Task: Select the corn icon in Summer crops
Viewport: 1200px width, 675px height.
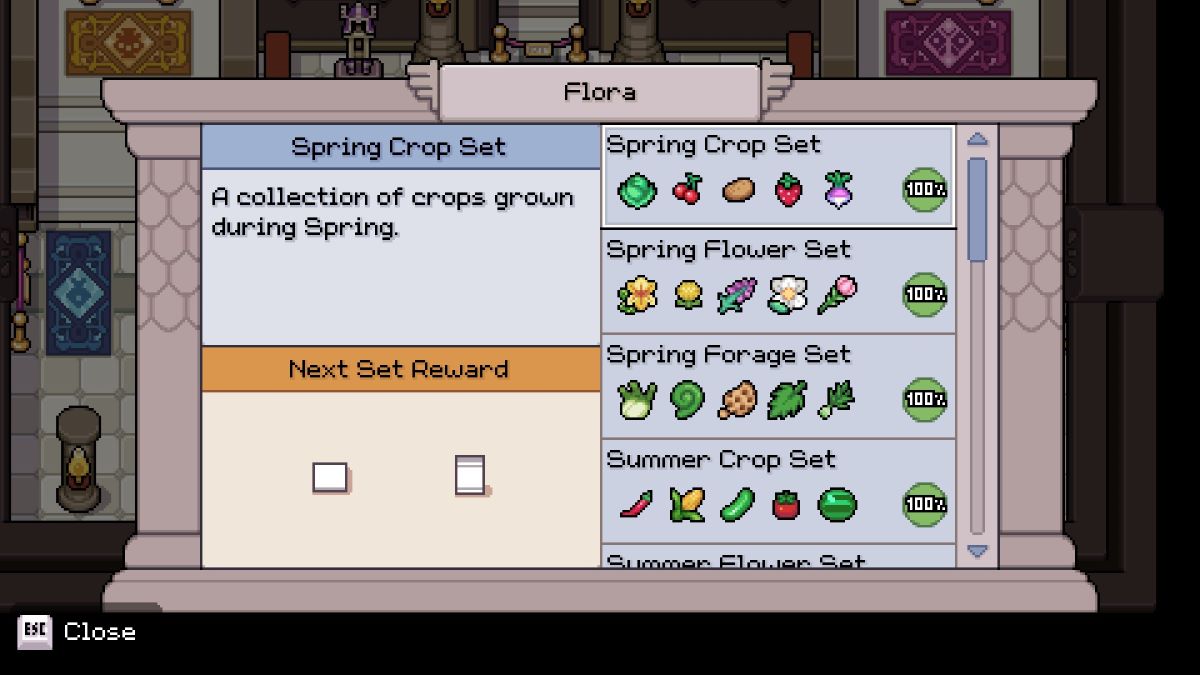Action: pos(686,504)
